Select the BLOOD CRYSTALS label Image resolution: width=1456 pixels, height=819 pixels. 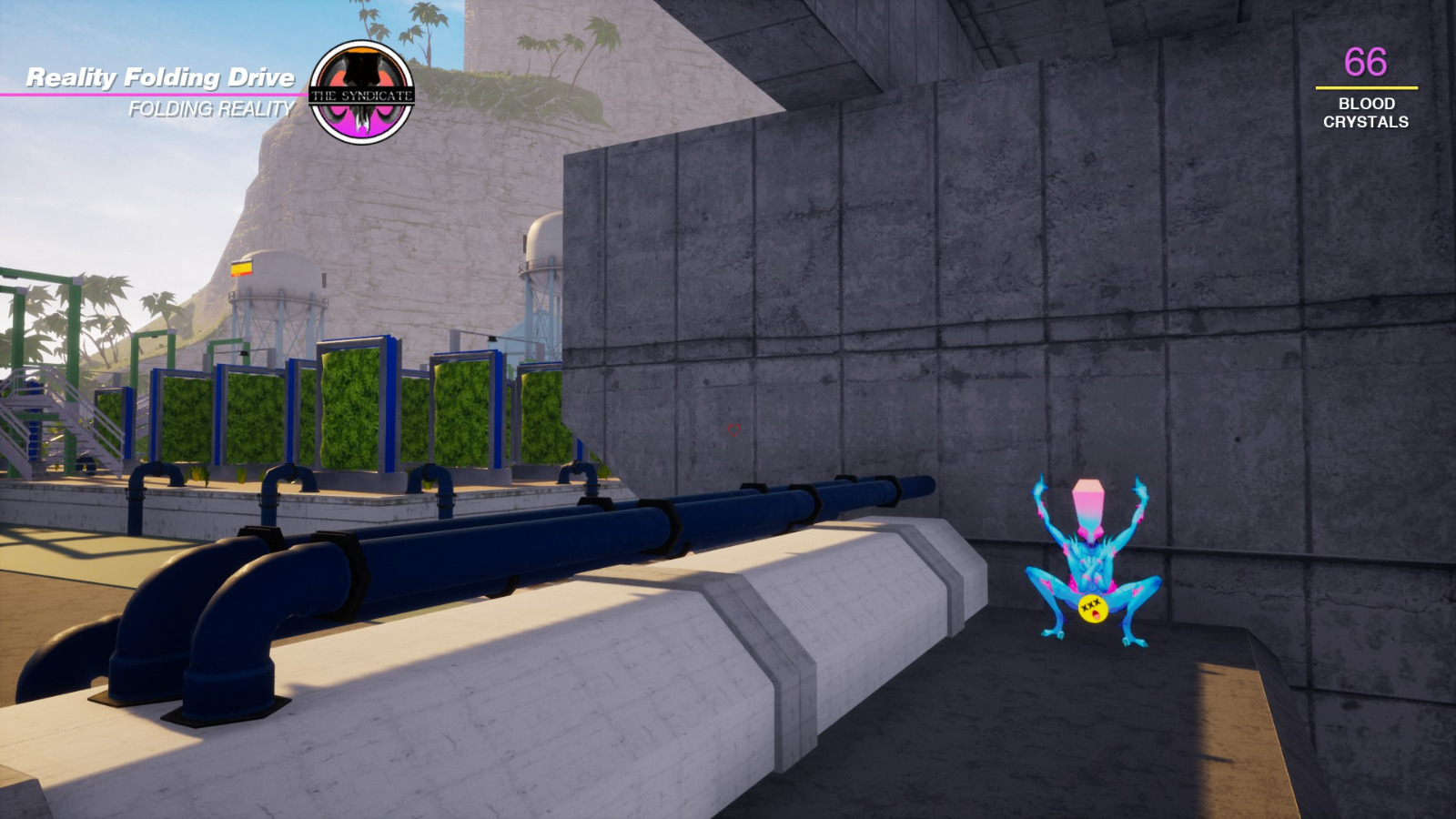pyautogui.click(x=1365, y=112)
